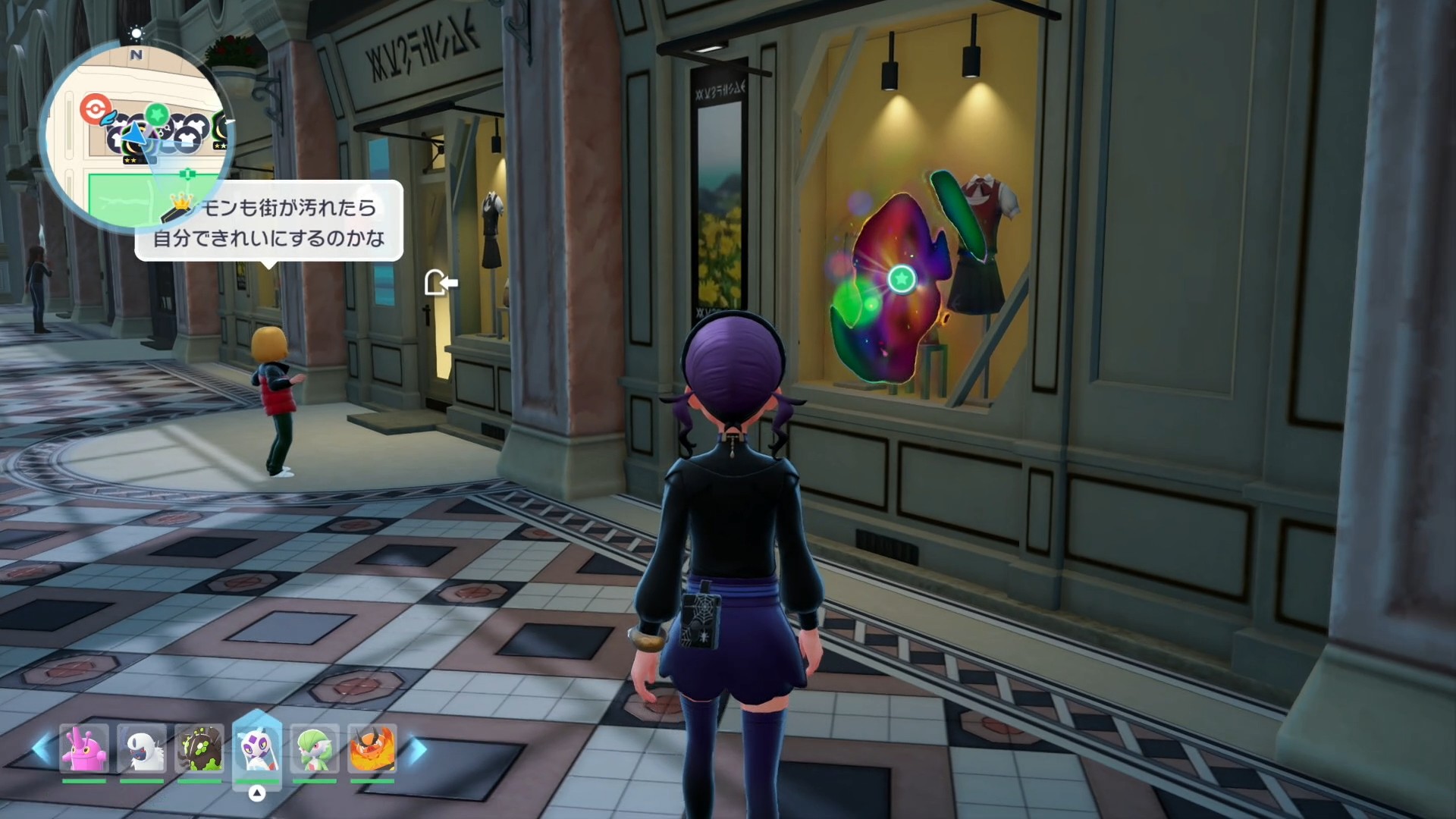Click the door entrance icon
This screenshot has width=1456, height=819.
tap(441, 283)
